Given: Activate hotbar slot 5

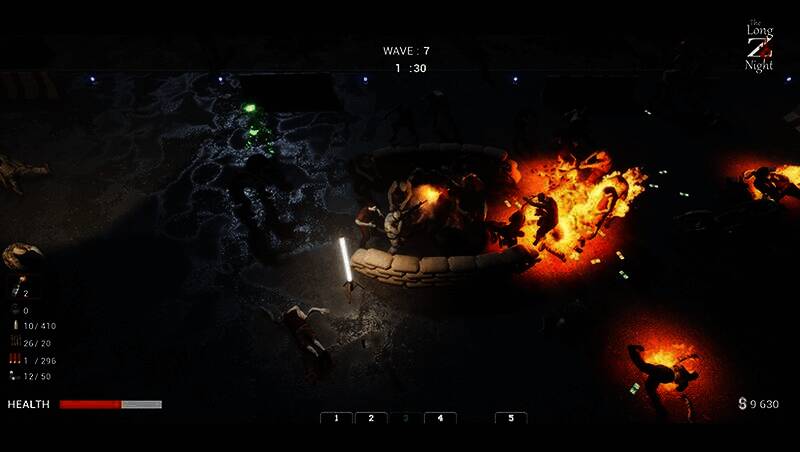Looking at the screenshot, I should (511, 418).
